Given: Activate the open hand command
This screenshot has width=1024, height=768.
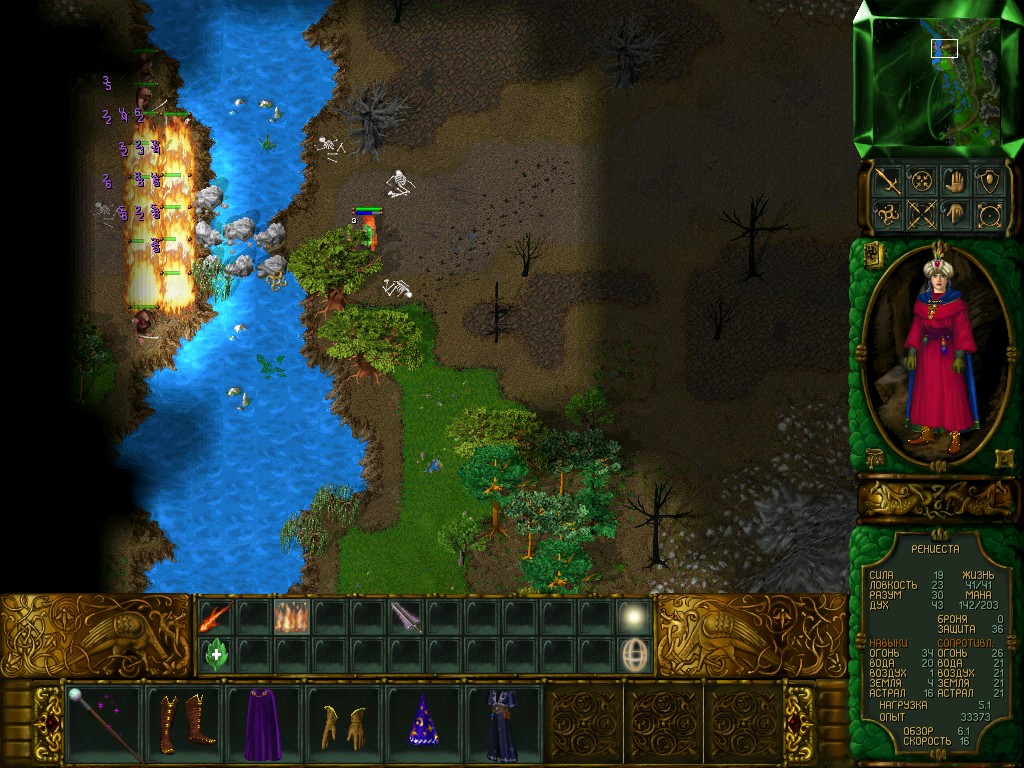Looking at the screenshot, I should click(955, 181).
